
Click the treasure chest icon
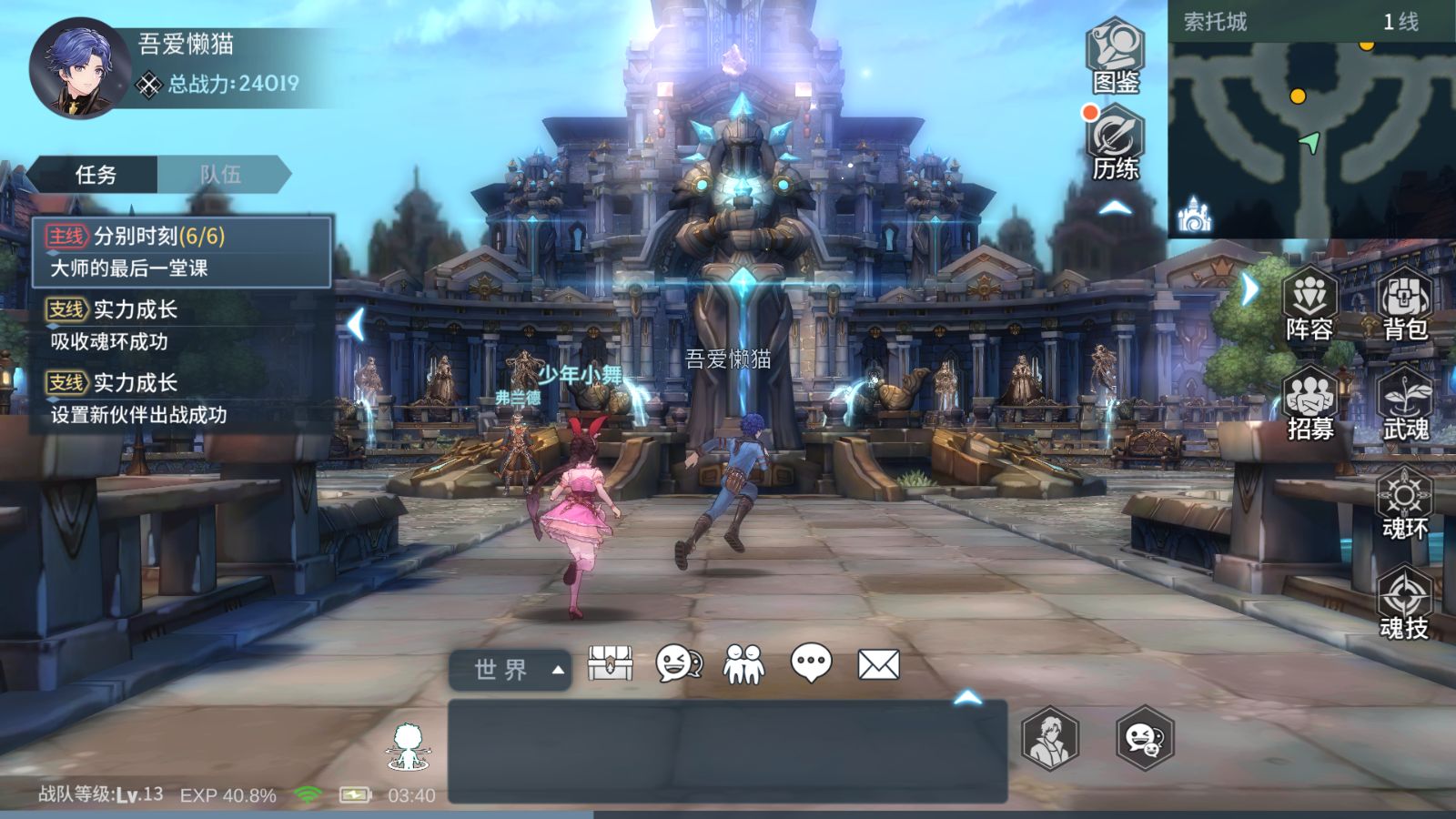point(610,664)
